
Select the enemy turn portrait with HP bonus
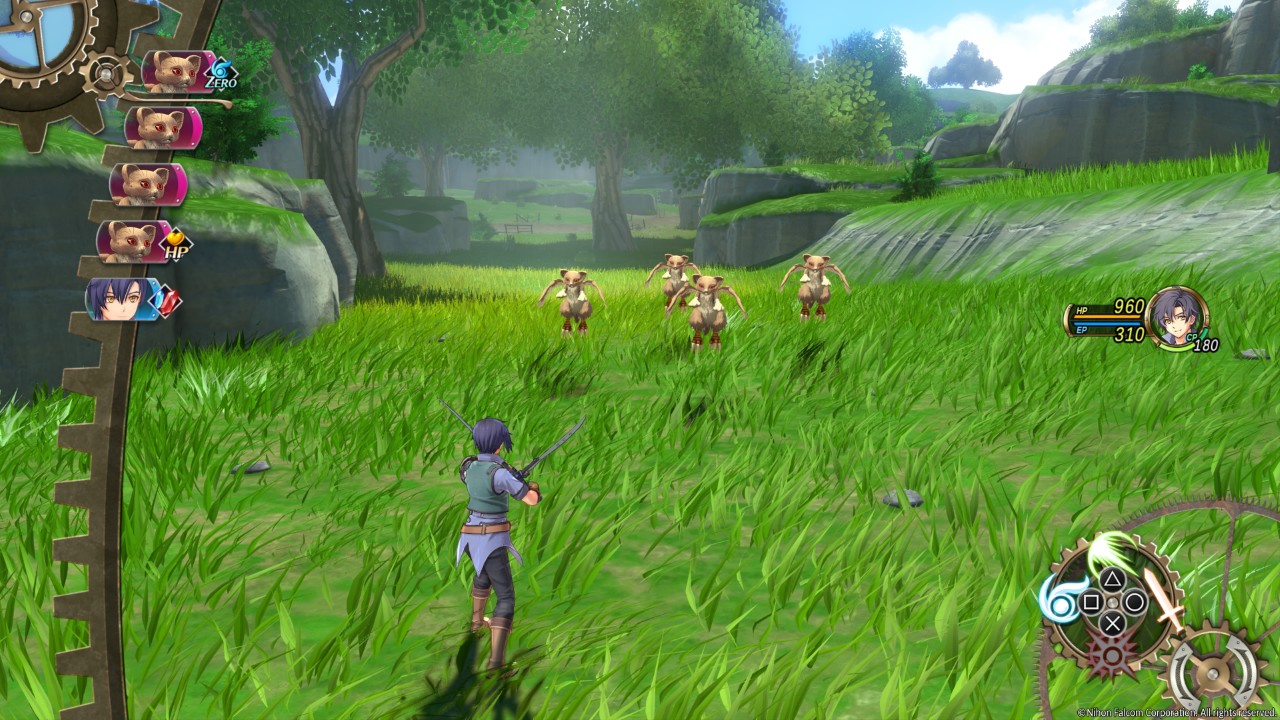point(134,242)
